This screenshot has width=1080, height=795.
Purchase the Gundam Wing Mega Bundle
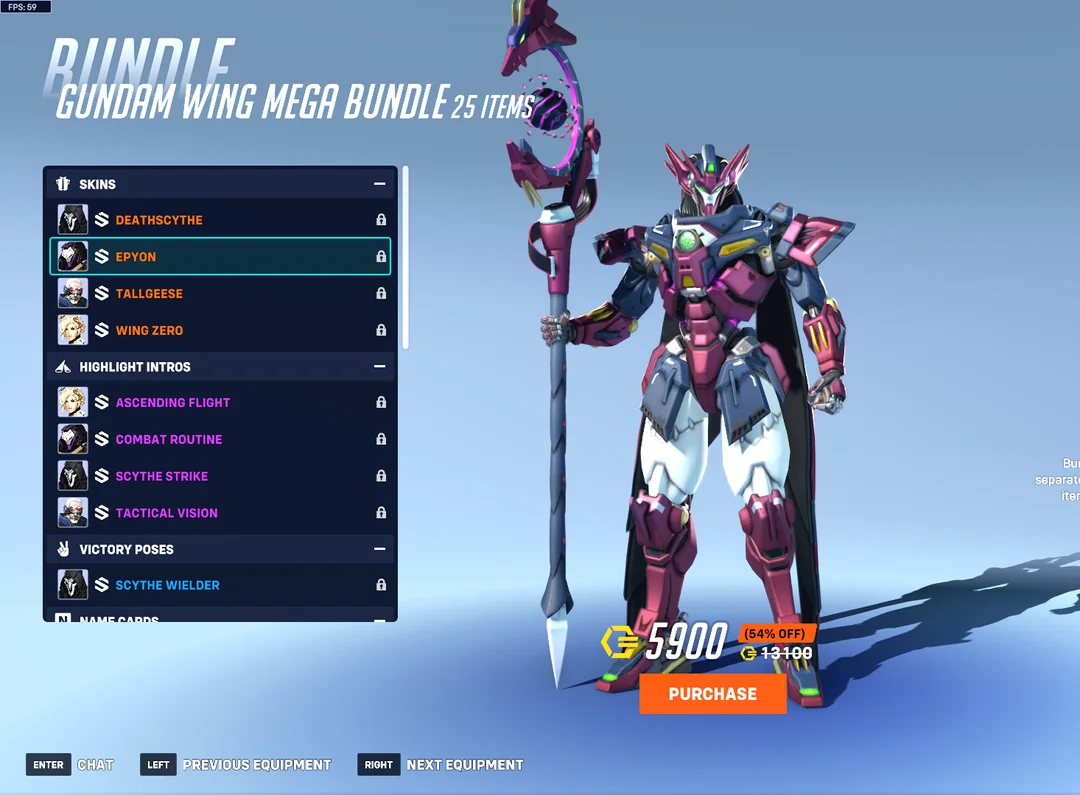[712, 694]
